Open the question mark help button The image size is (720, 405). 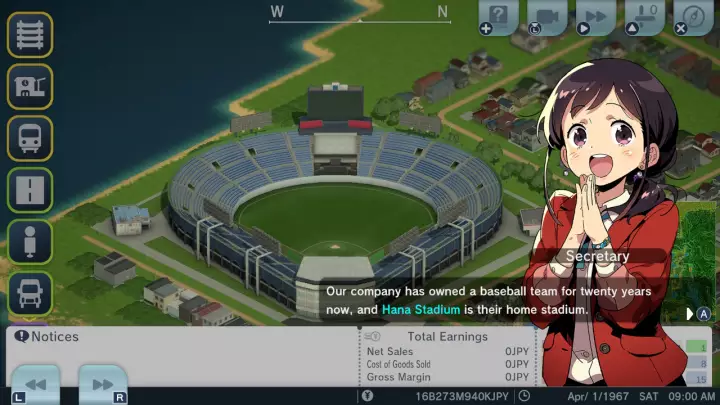pyautogui.click(x=499, y=17)
